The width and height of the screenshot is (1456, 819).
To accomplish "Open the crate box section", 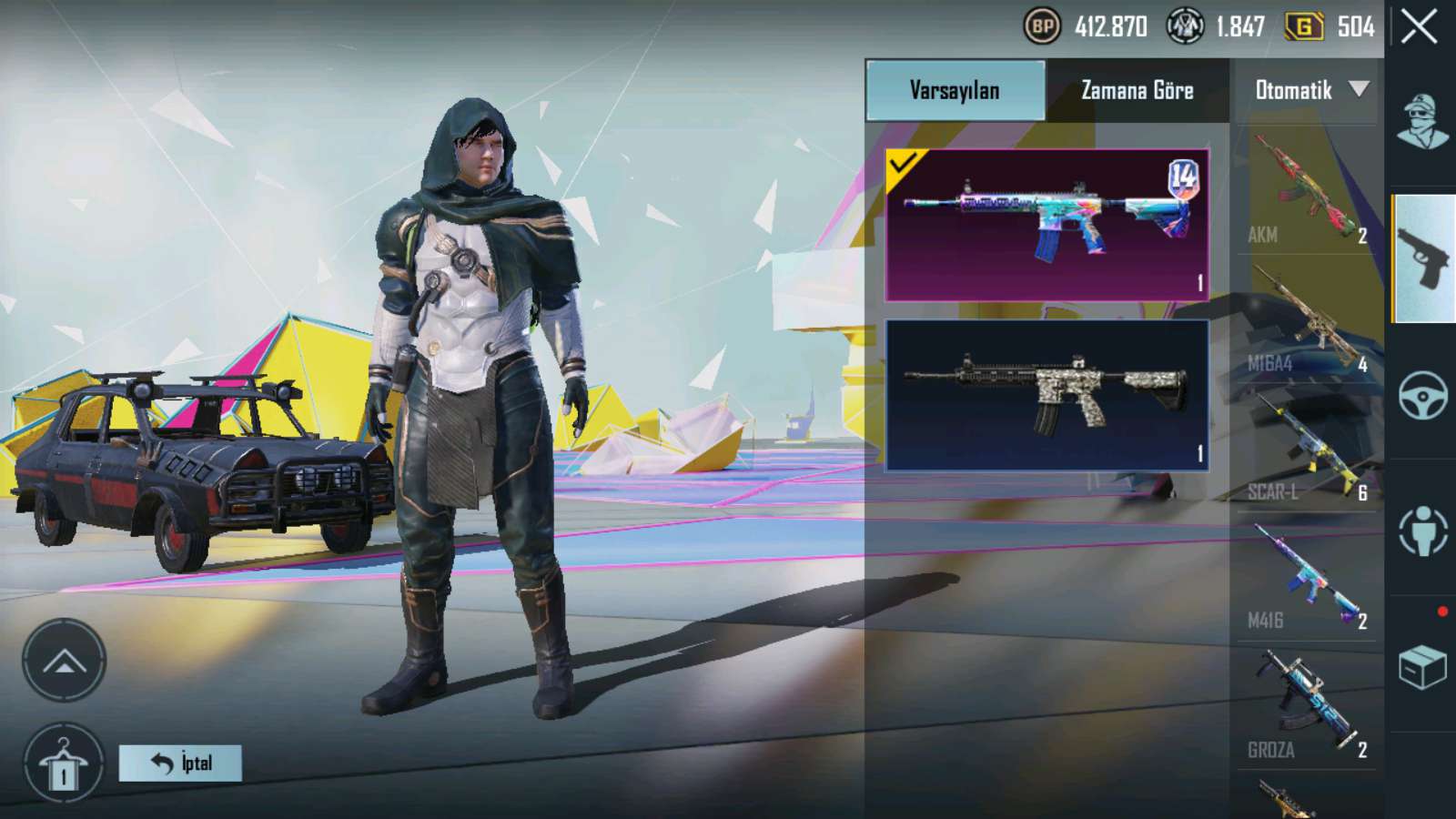I will click(x=1423, y=667).
